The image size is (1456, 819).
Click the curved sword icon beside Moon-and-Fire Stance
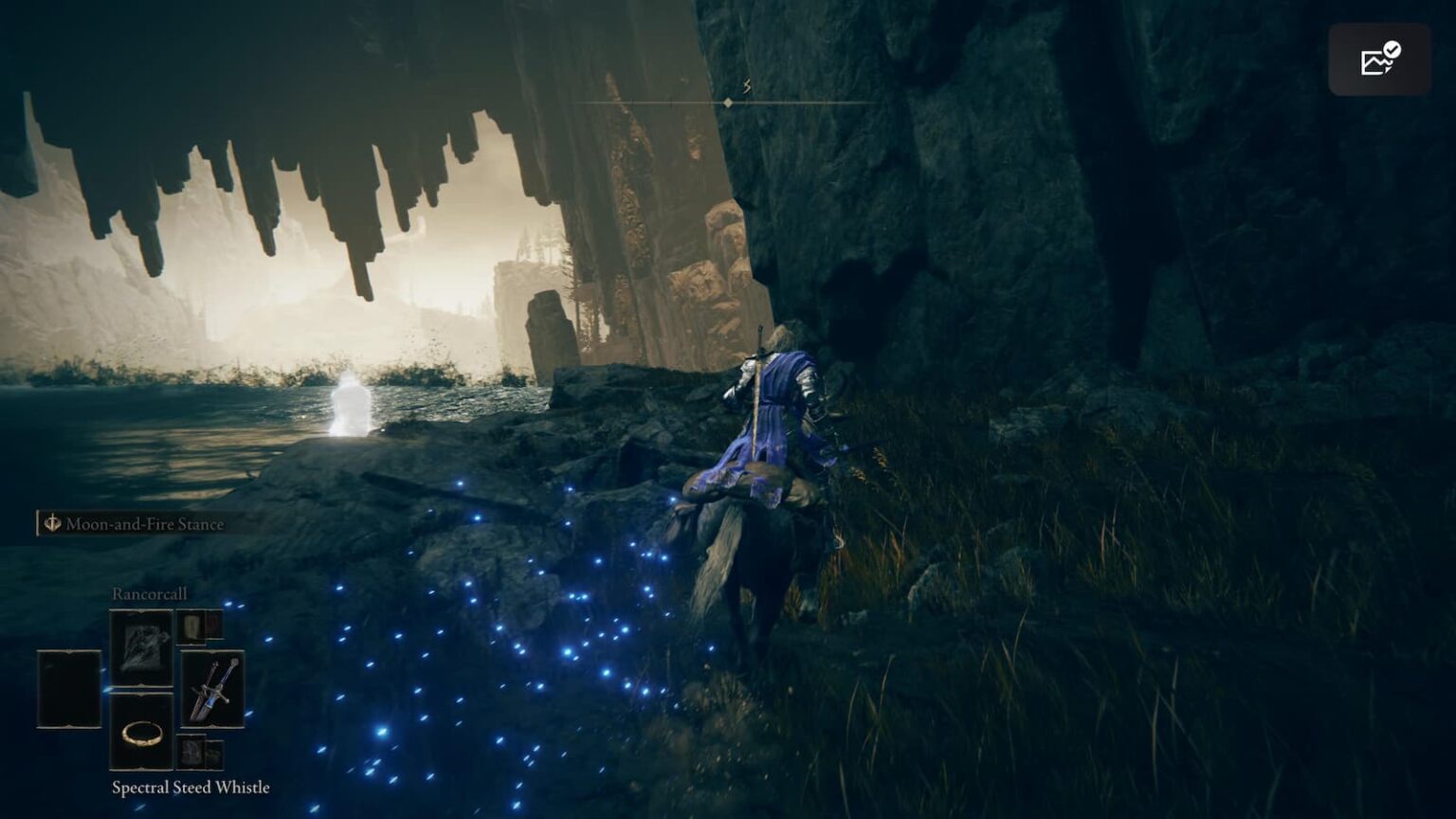52,522
